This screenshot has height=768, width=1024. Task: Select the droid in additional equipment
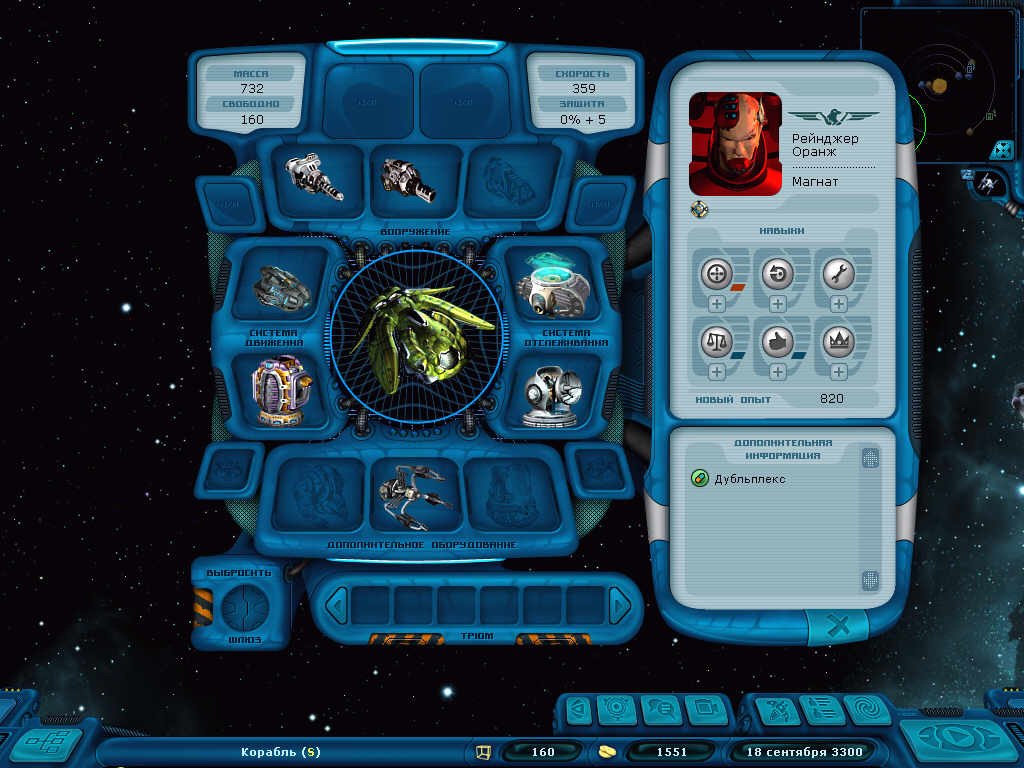point(415,494)
